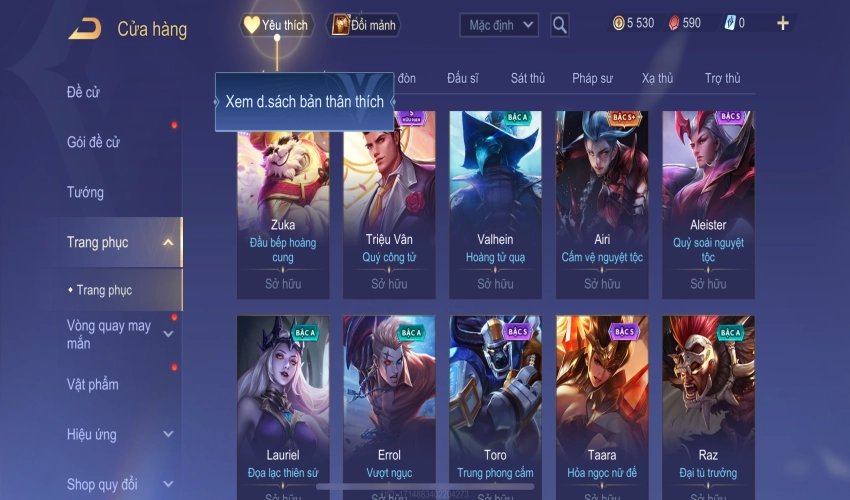The image size is (850, 500).
Task: Show the Xạ thủ skins tab
Action: (658, 78)
